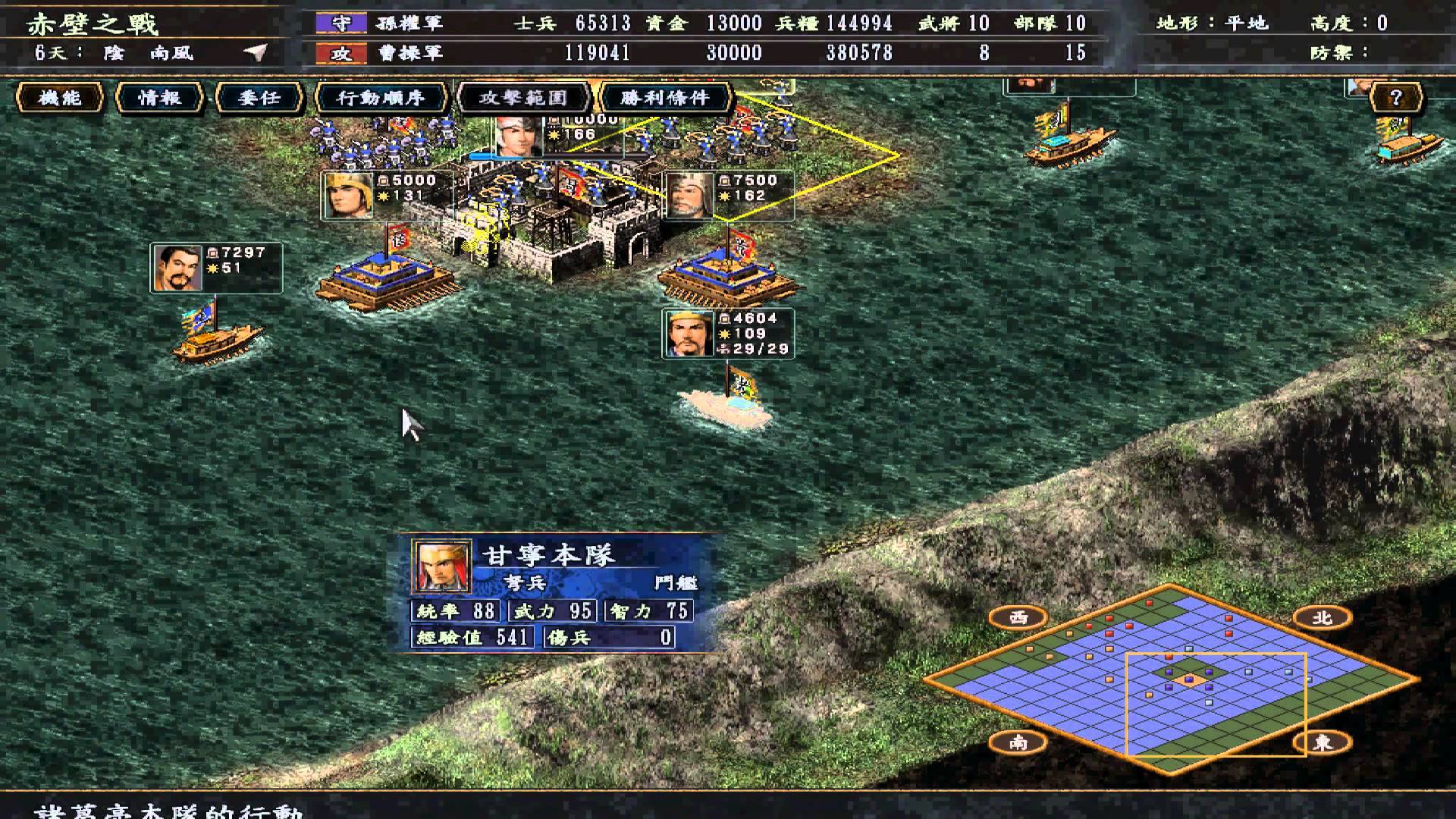Open the 行動順序 action order list
Image resolution: width=1456 pixels, height=819 pixels.
(381, 98)
